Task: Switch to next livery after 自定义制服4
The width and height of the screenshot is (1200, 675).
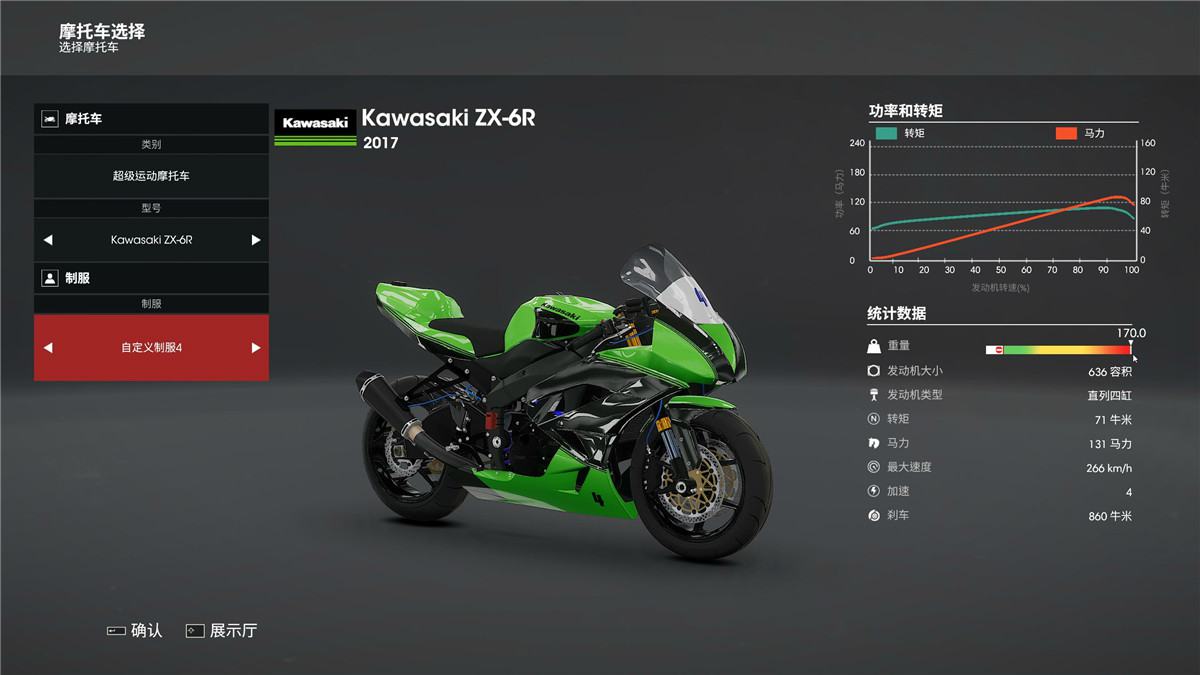Action: [256, 348]
